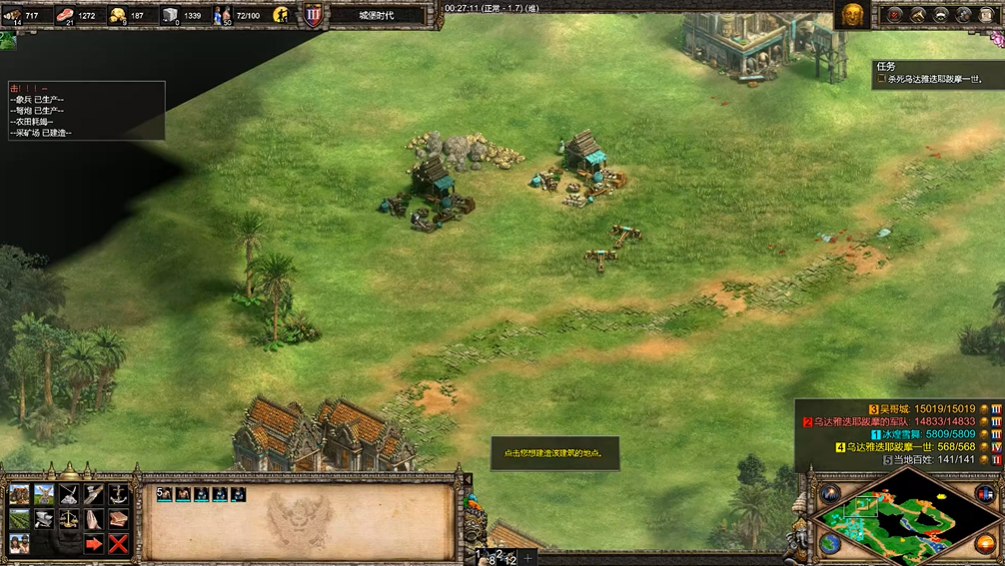The height and width of the screenshot is (566, 1005).
Task: Choose the Market scales icon
Action: coord(69,519)
